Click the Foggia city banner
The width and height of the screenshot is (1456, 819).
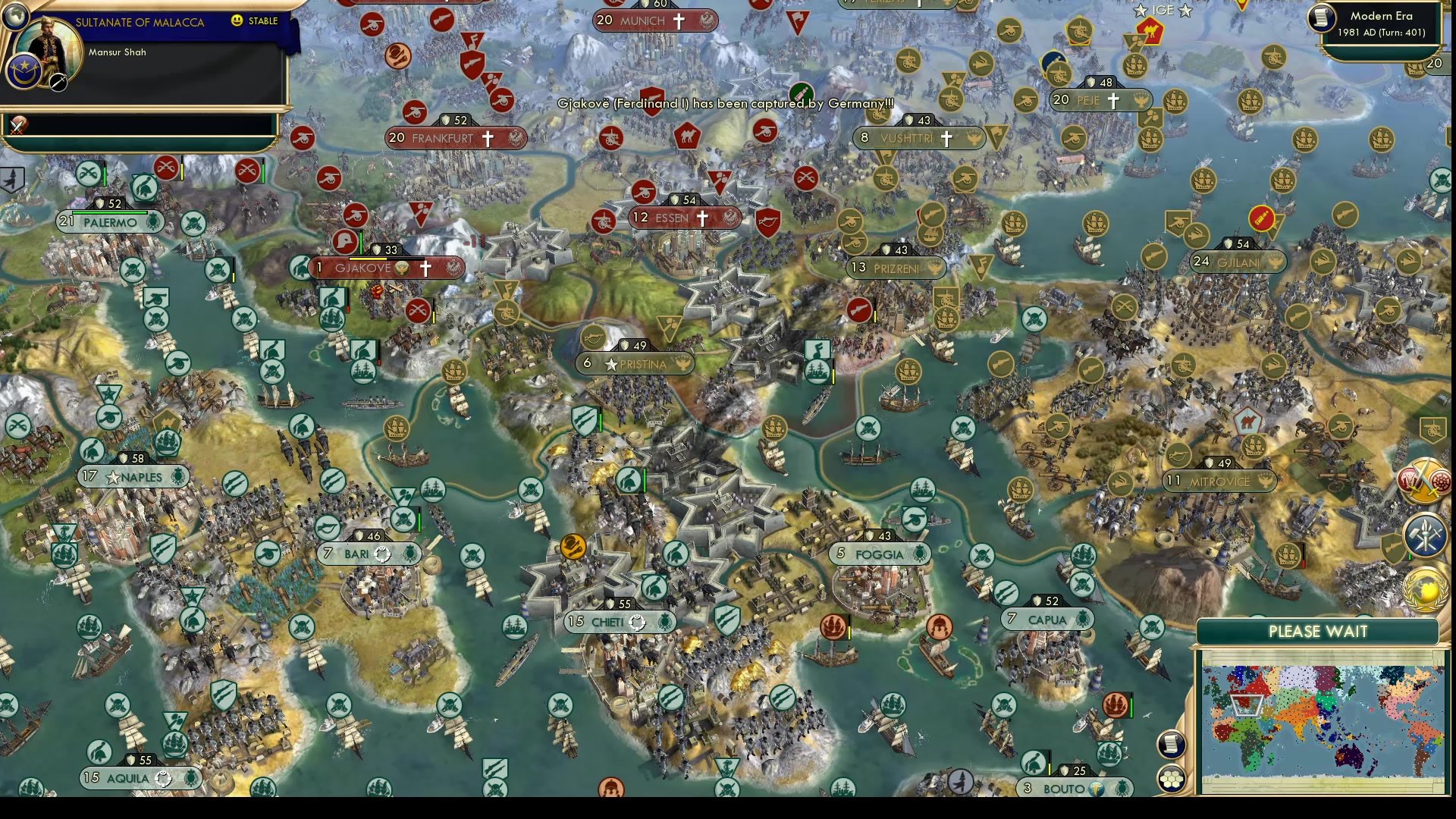tap(880, 554)
